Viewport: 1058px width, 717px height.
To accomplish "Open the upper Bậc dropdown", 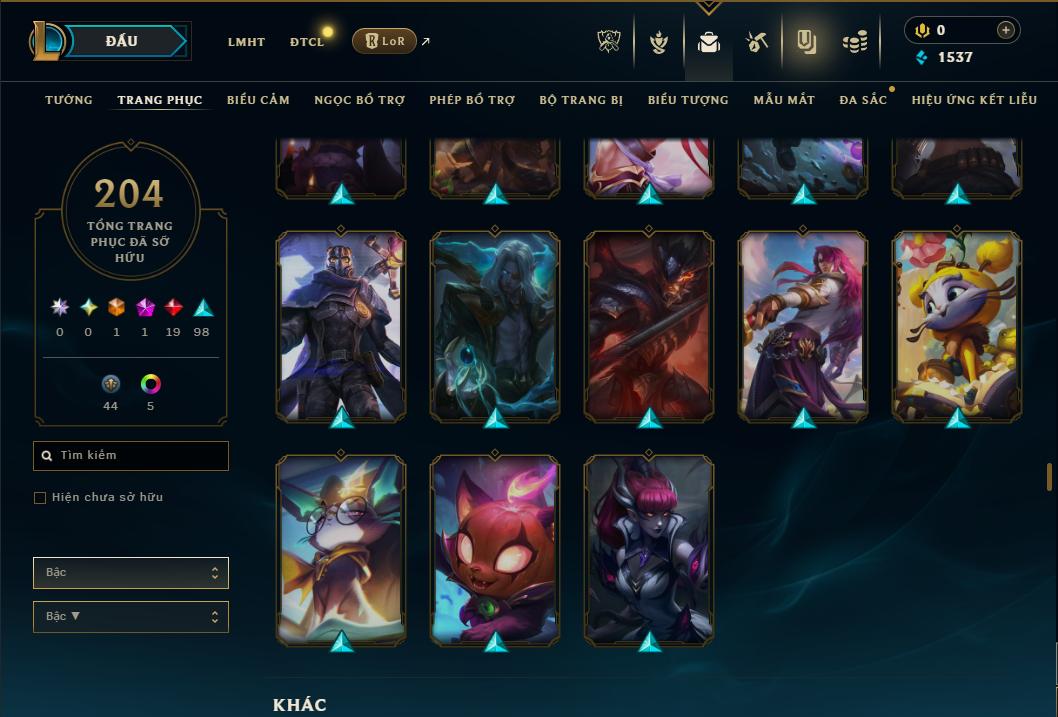I will pos(131,573).
